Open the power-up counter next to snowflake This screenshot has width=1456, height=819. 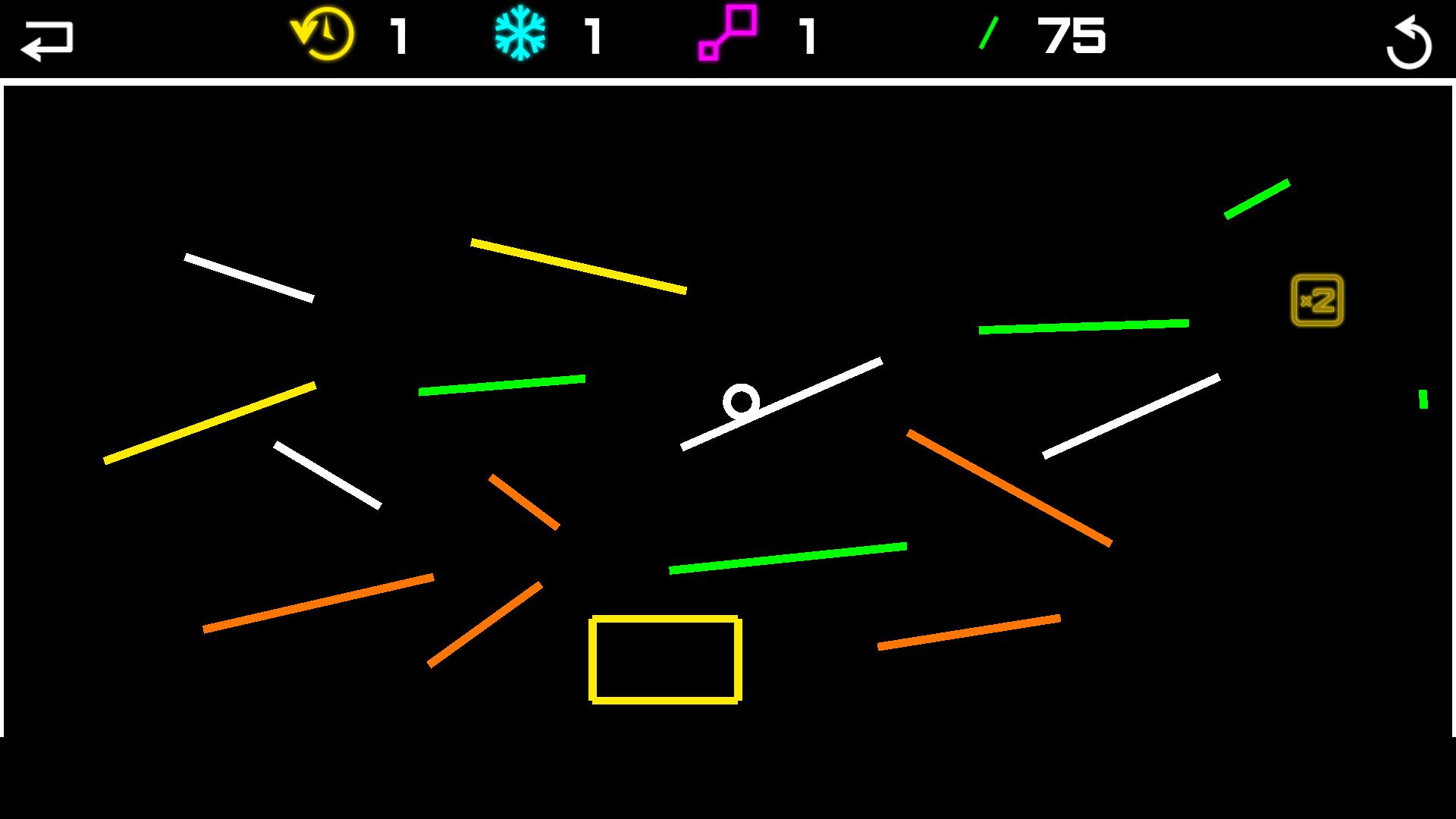pos(591,38)
